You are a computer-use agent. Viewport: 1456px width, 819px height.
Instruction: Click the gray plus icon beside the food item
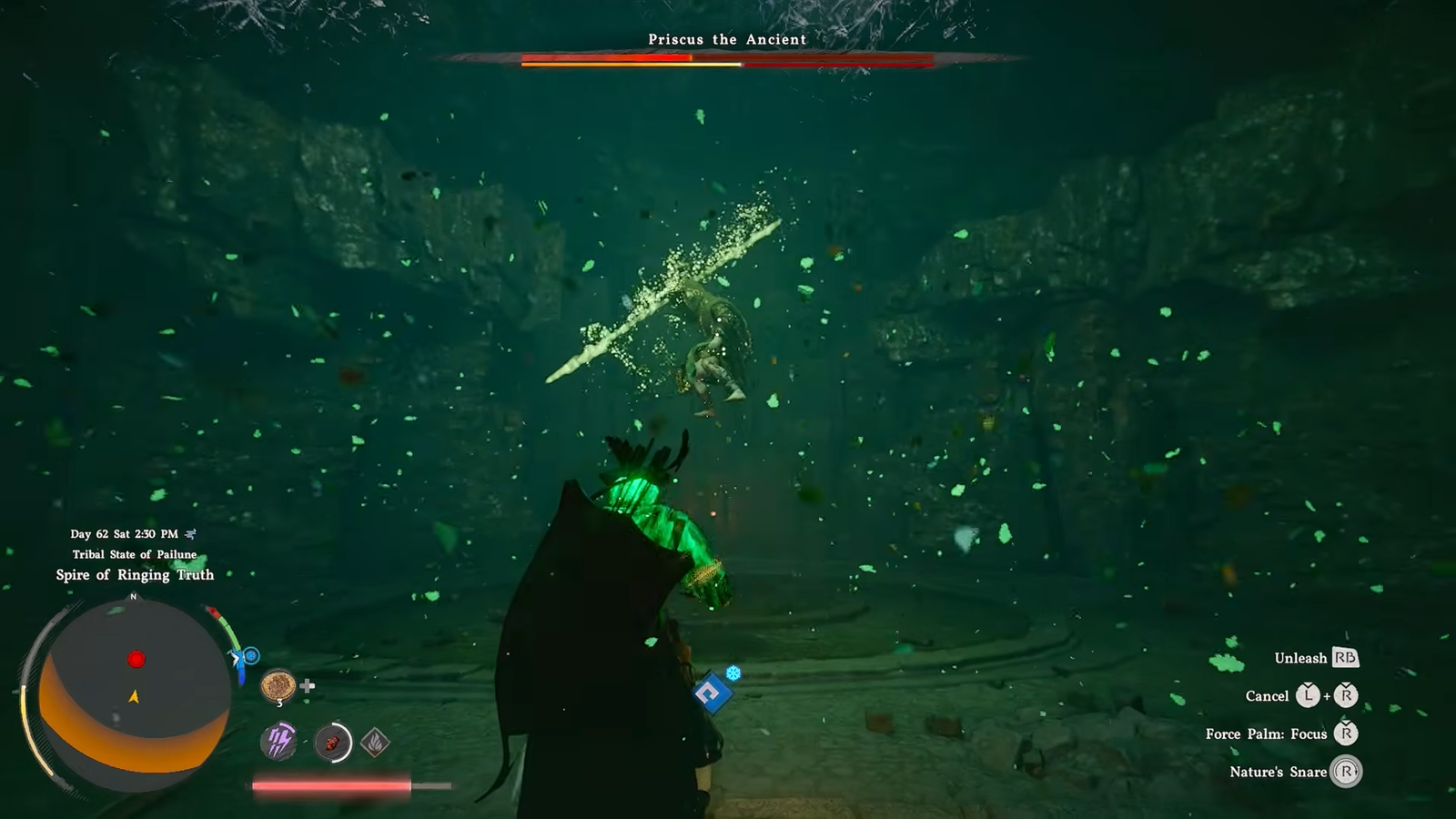click(308, 685)
